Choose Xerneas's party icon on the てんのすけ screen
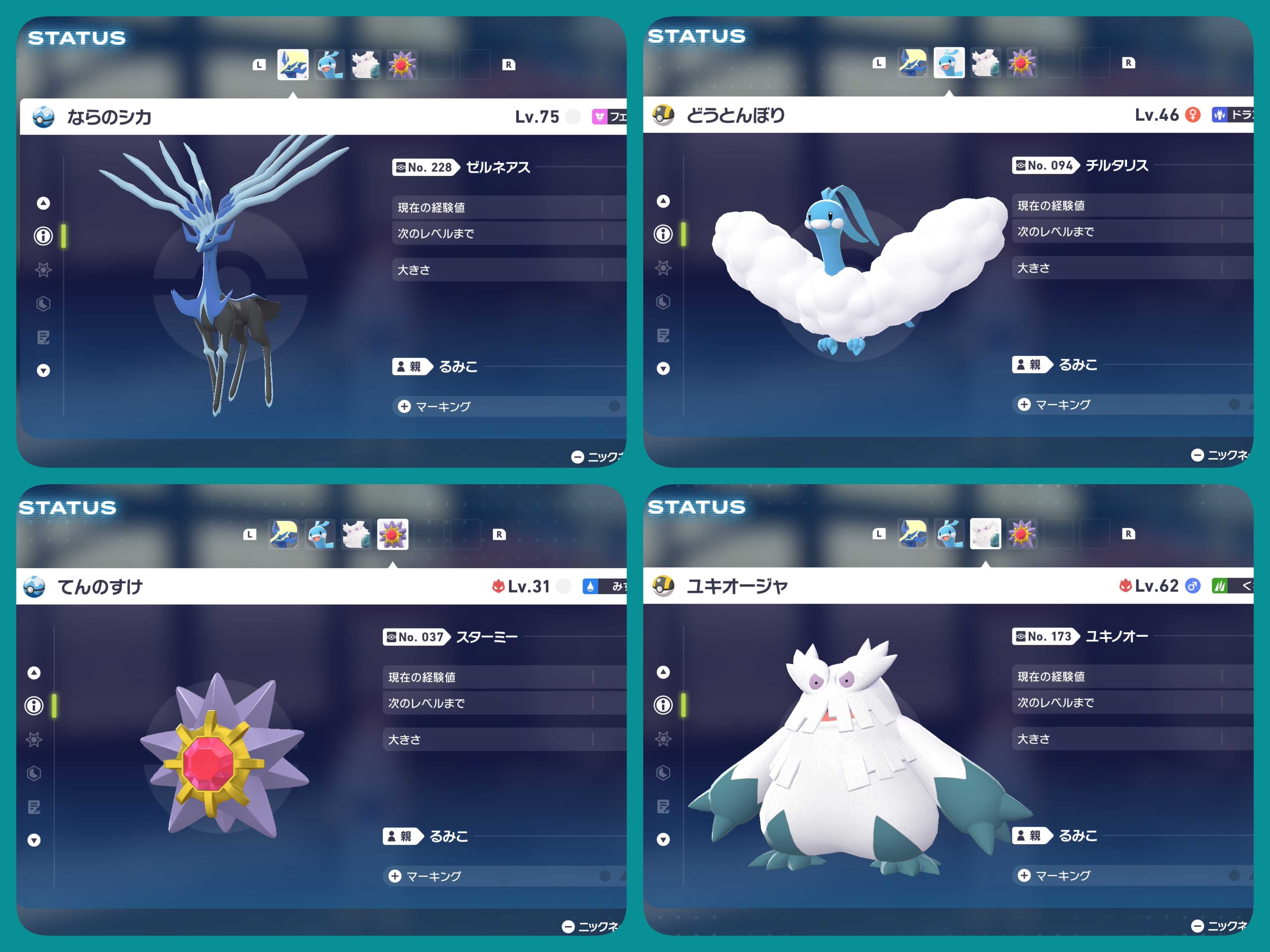The width and height of the screenshot is (1270, 952). [x=284, y=534]
